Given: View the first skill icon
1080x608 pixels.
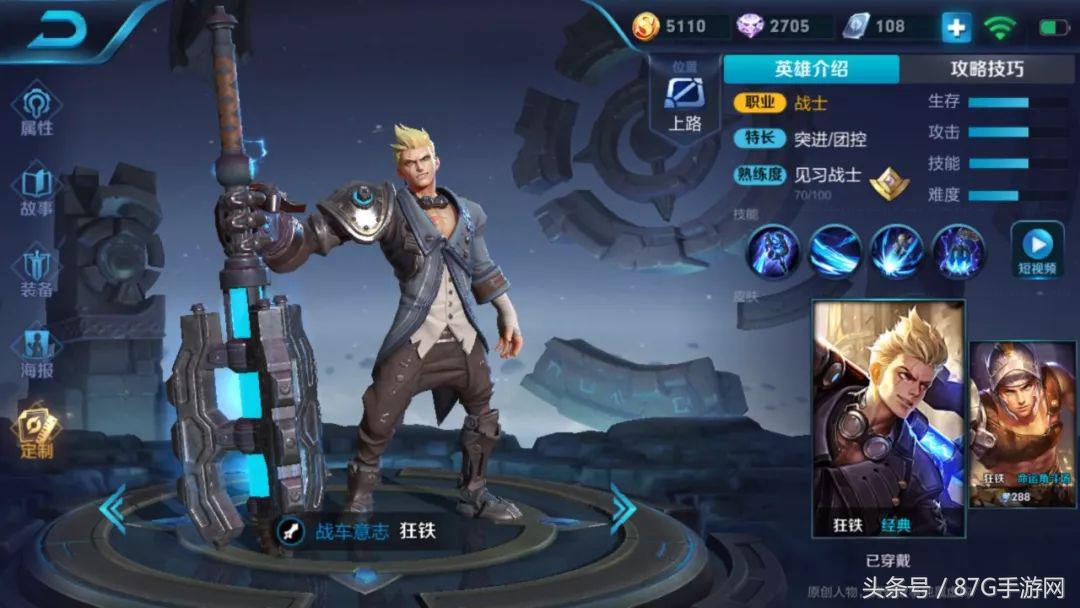Looking at the screenshot, I should pos(775,251).
